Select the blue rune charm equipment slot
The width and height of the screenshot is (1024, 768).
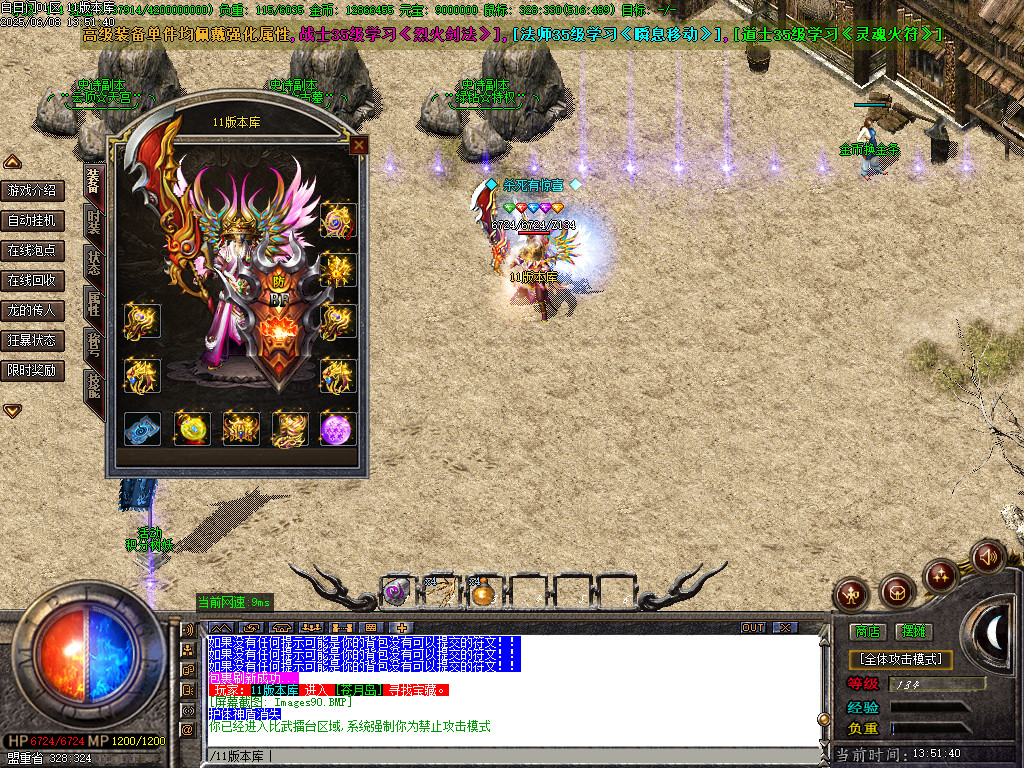coord(142,429)
